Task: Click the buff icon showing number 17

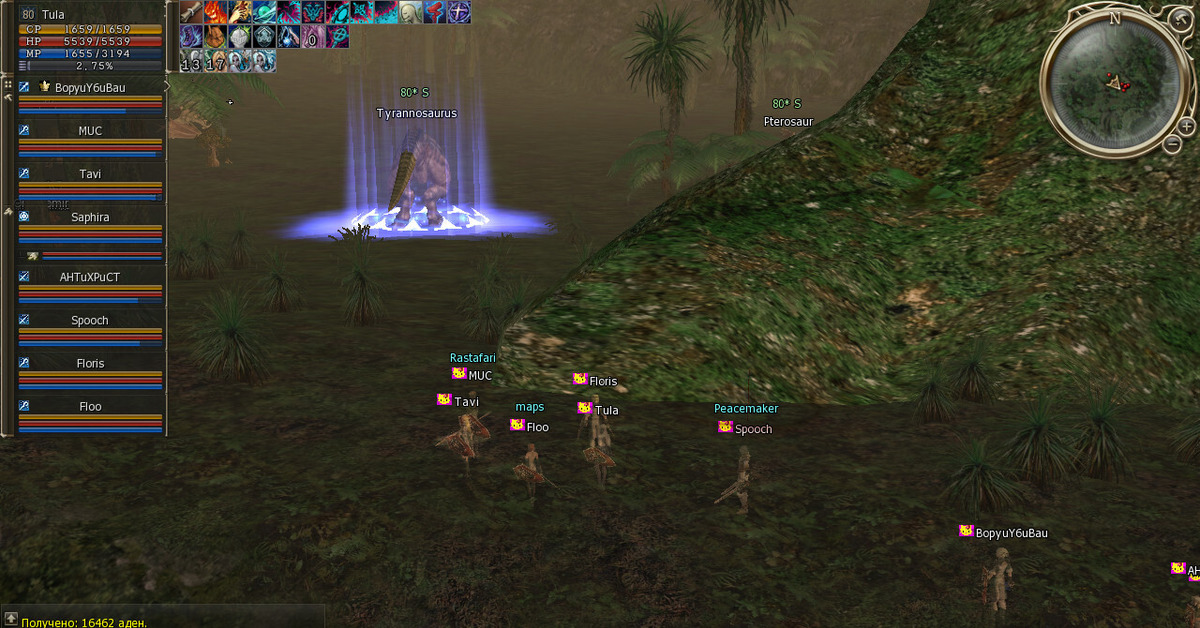Action: coord(215,61)
